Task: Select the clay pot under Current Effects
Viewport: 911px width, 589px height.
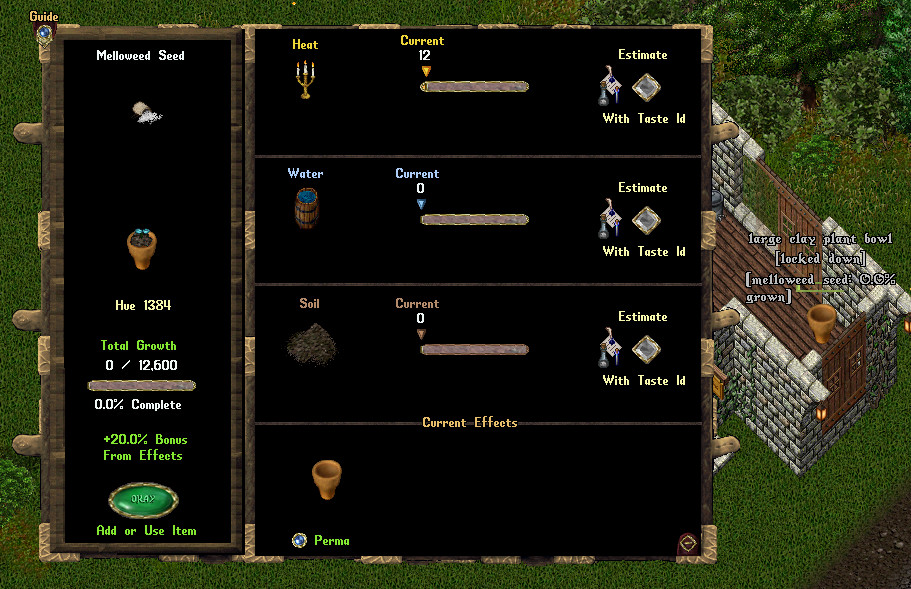Action: tap(327, 479)
